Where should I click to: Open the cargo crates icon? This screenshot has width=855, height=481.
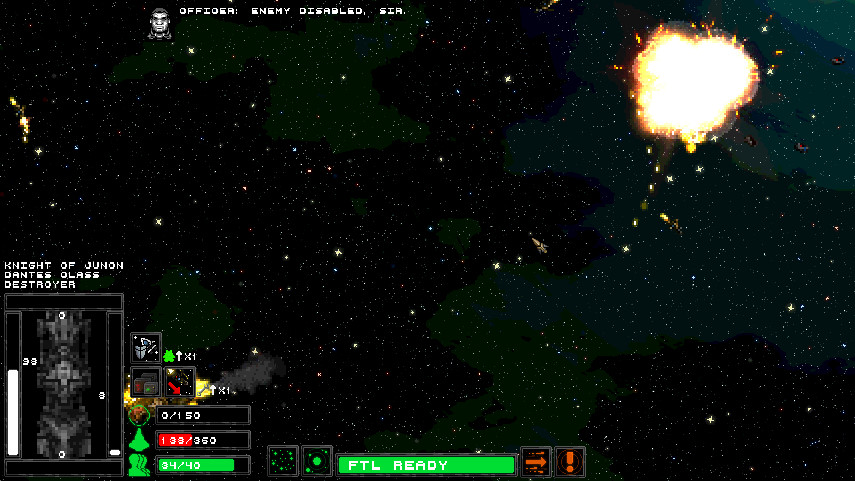point(146,383)
